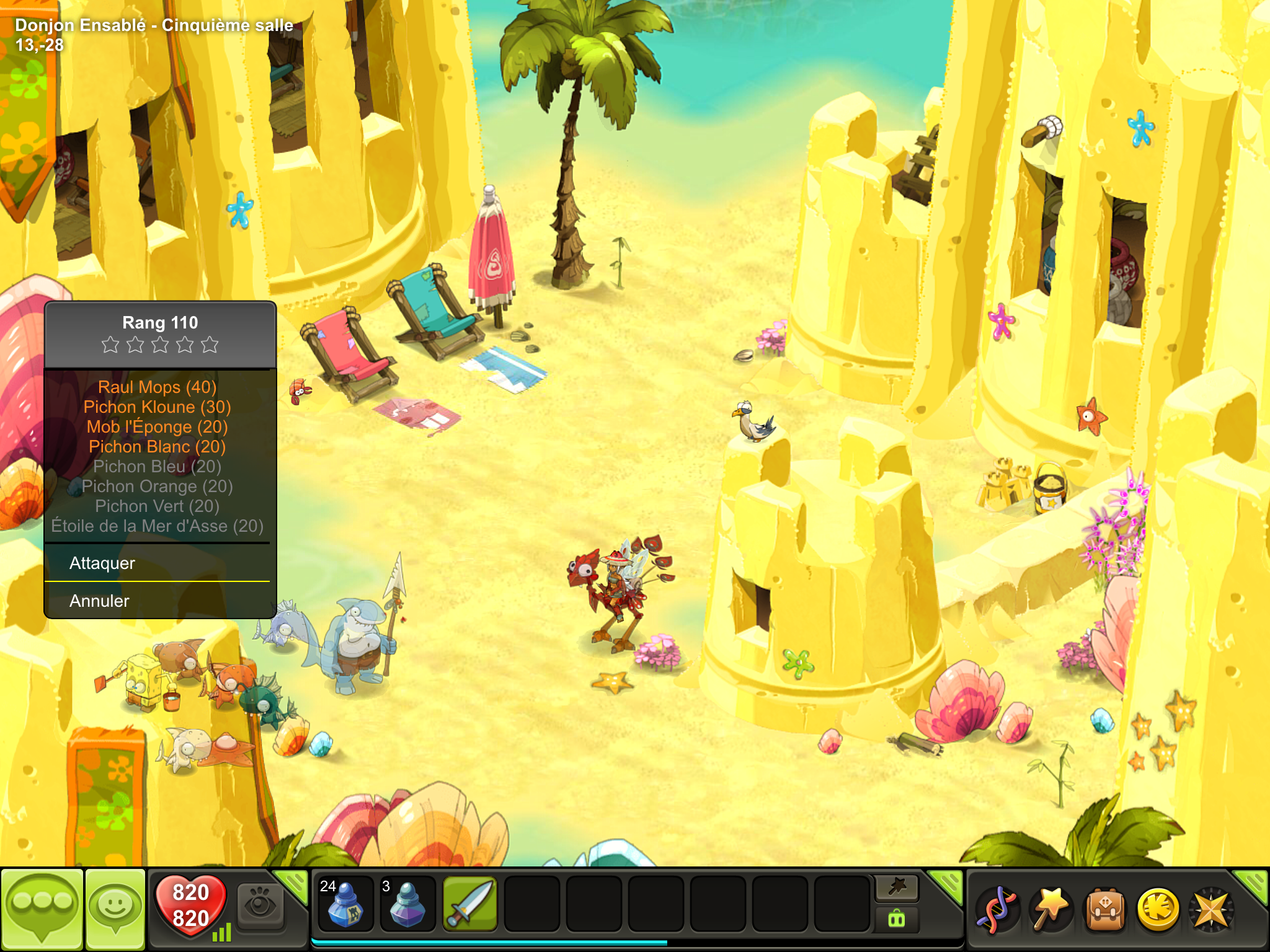Open the smiley emote button
The height and width of the screenshot is (952, 1270).
pyautogui.click(x=115, y=909)
